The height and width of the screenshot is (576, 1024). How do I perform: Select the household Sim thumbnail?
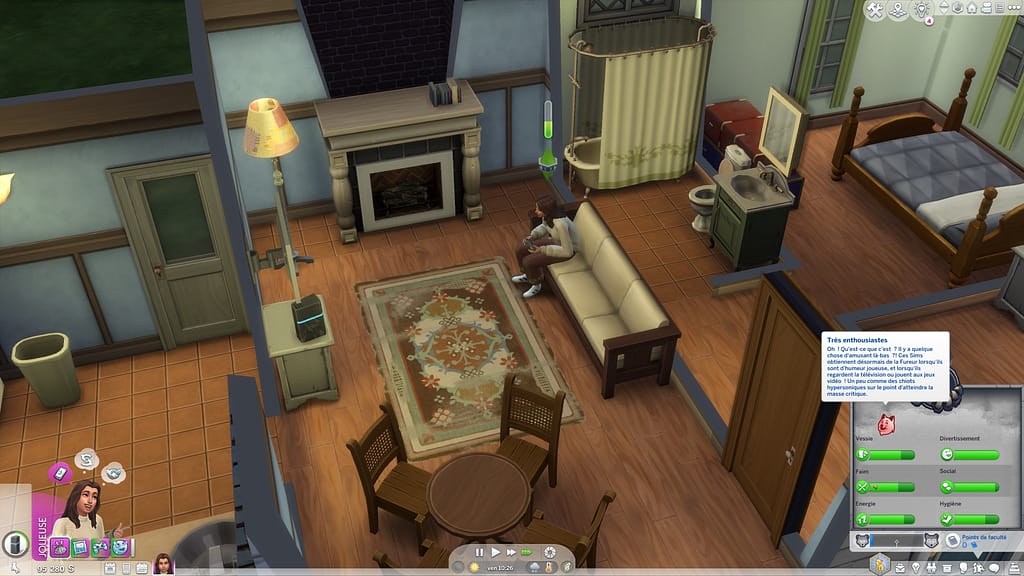tap(163, 563)
